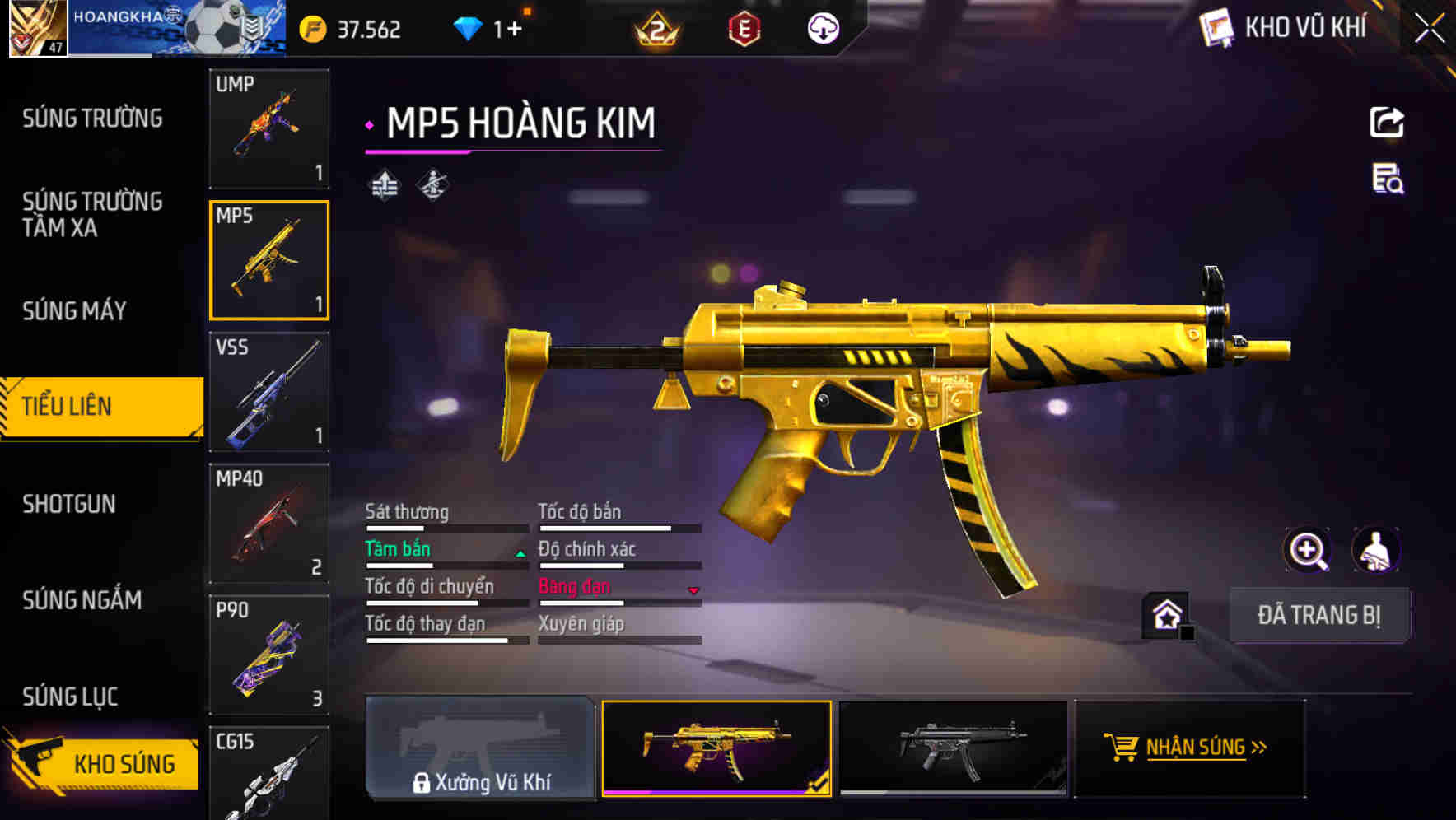Pick the MP40 weapon tile
This screenshot has height=820, width=1456.
269,524
